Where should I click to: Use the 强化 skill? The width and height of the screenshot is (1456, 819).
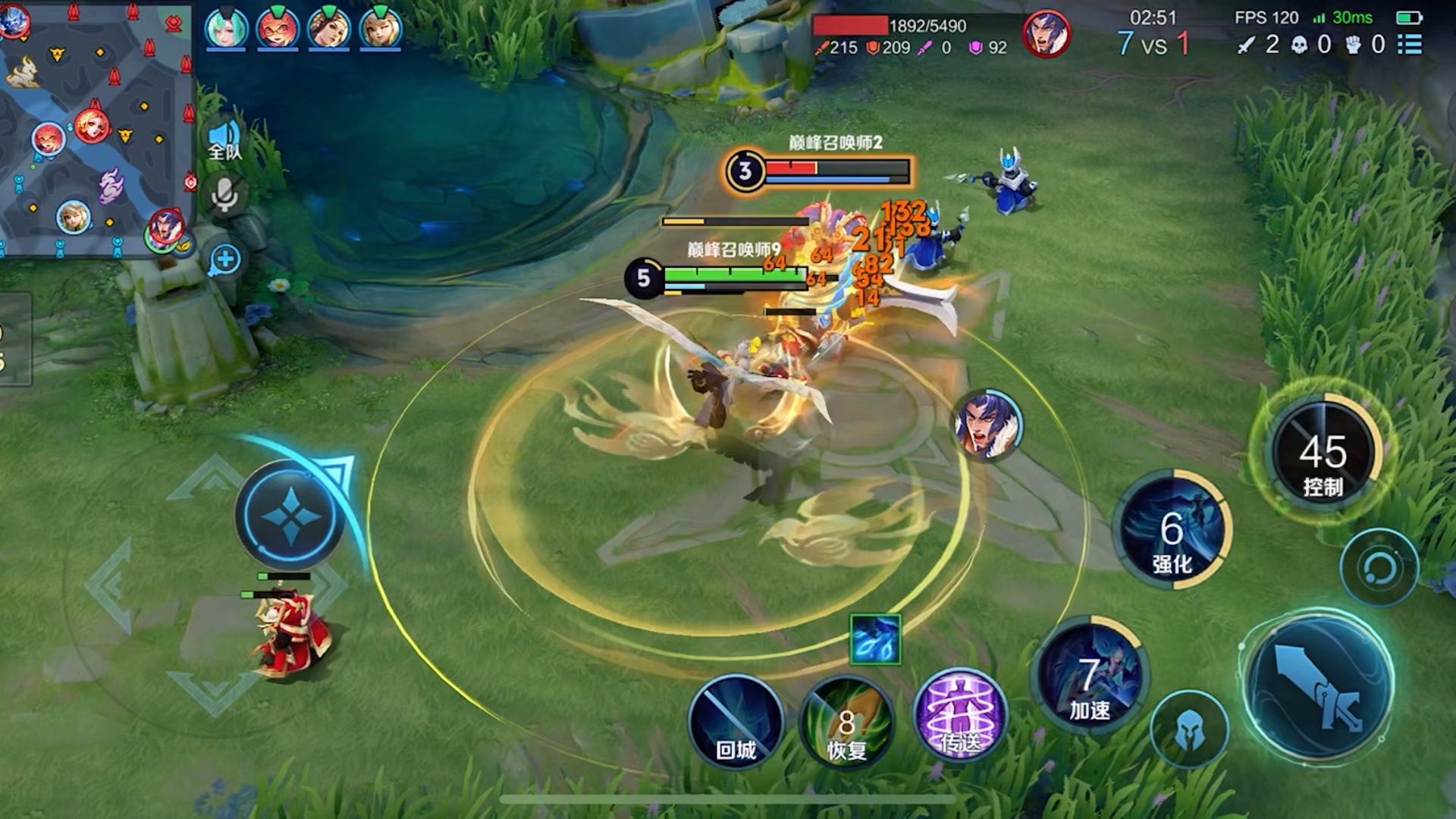tap(1172, 531)
